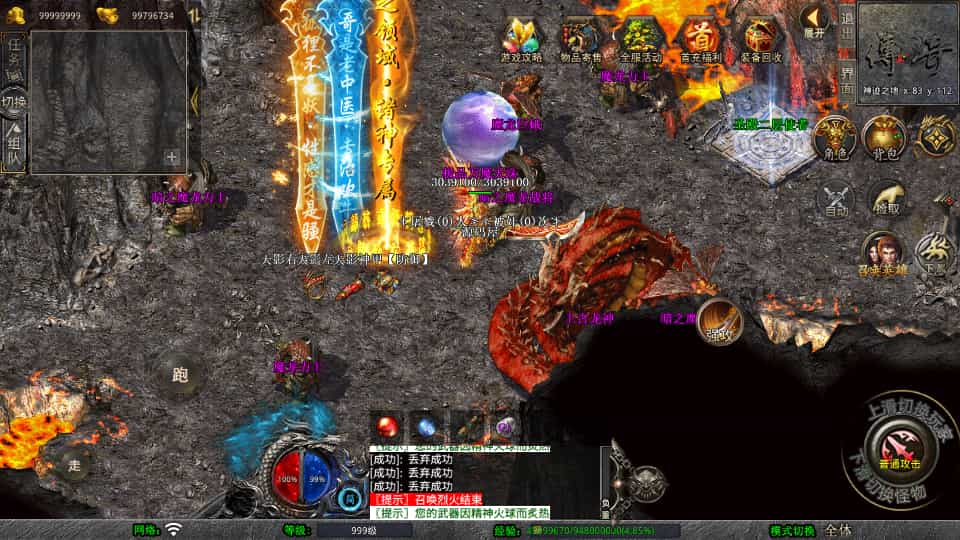Switch to the 任务 quest tab
This screenshot has height=540, width=960.
tap(14, 52)
